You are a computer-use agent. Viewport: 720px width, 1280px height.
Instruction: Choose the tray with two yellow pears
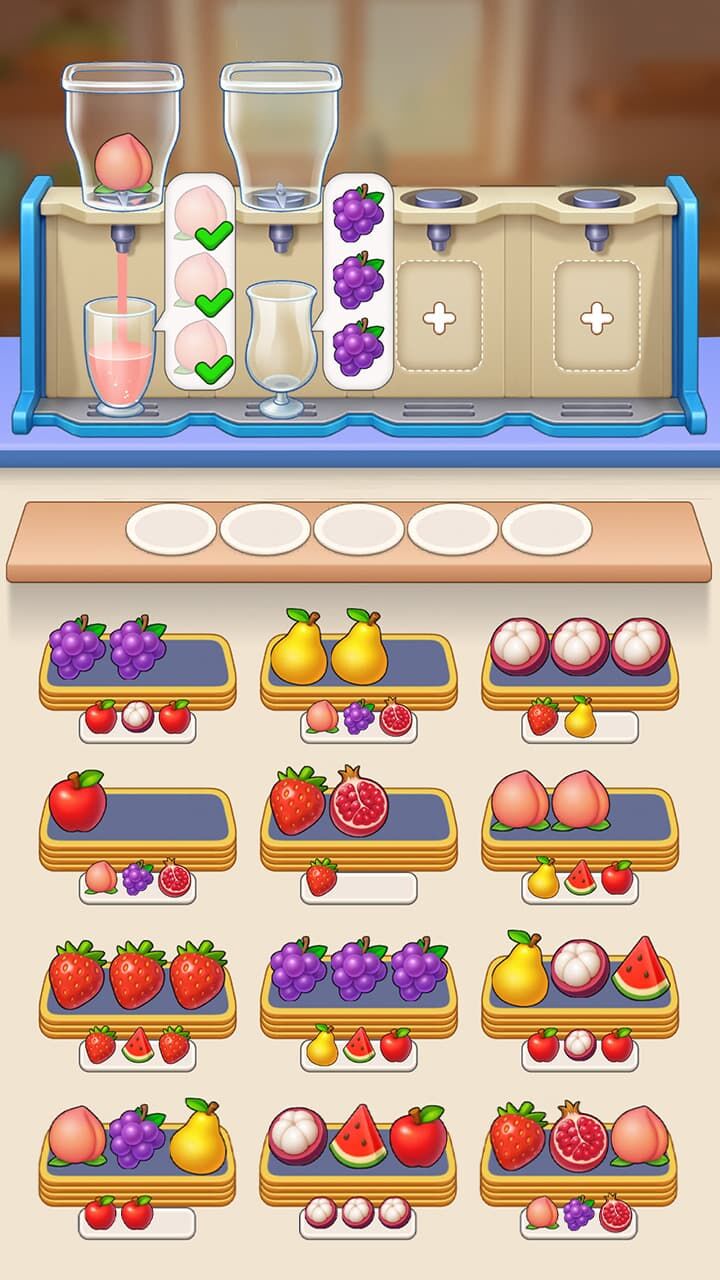358,660
